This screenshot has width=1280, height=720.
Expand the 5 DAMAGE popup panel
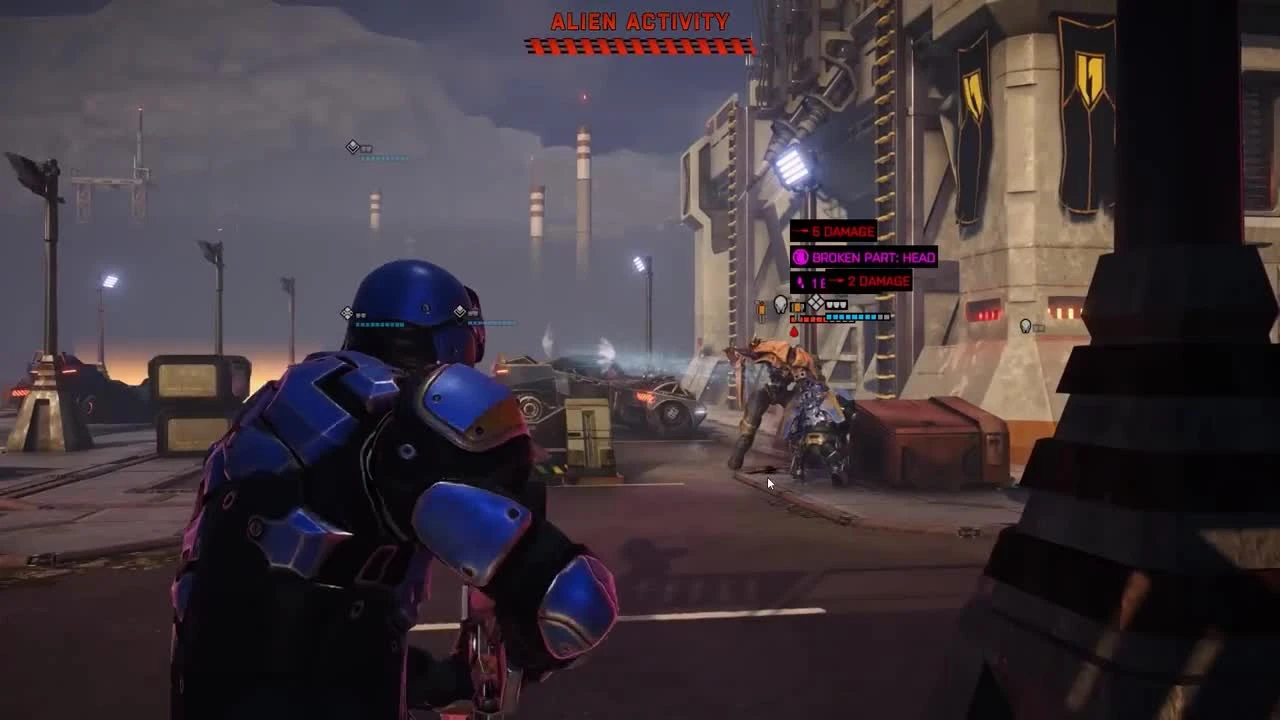coord(833,231)
